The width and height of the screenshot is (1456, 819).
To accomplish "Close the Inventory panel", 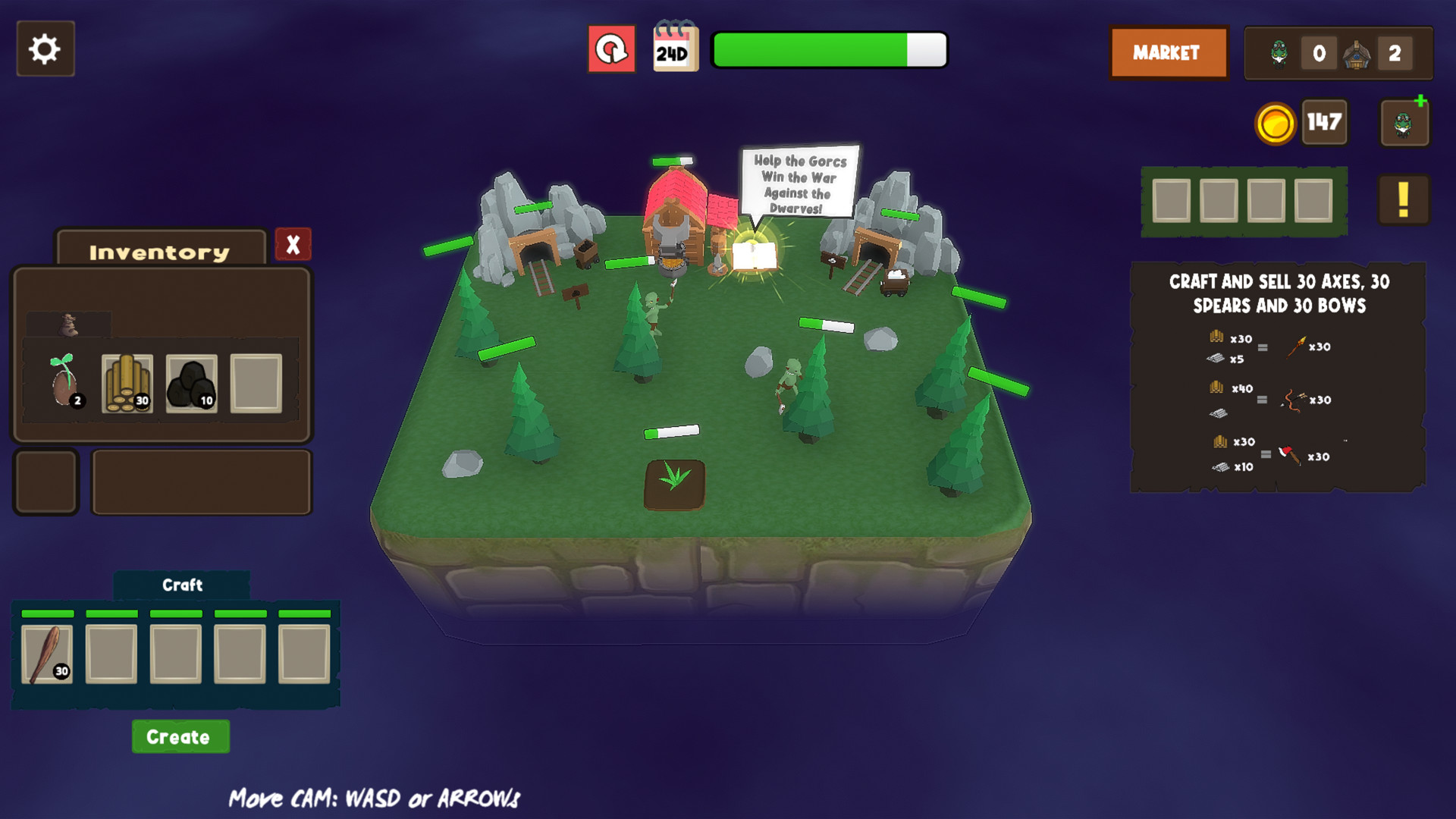I will (293, 244).
